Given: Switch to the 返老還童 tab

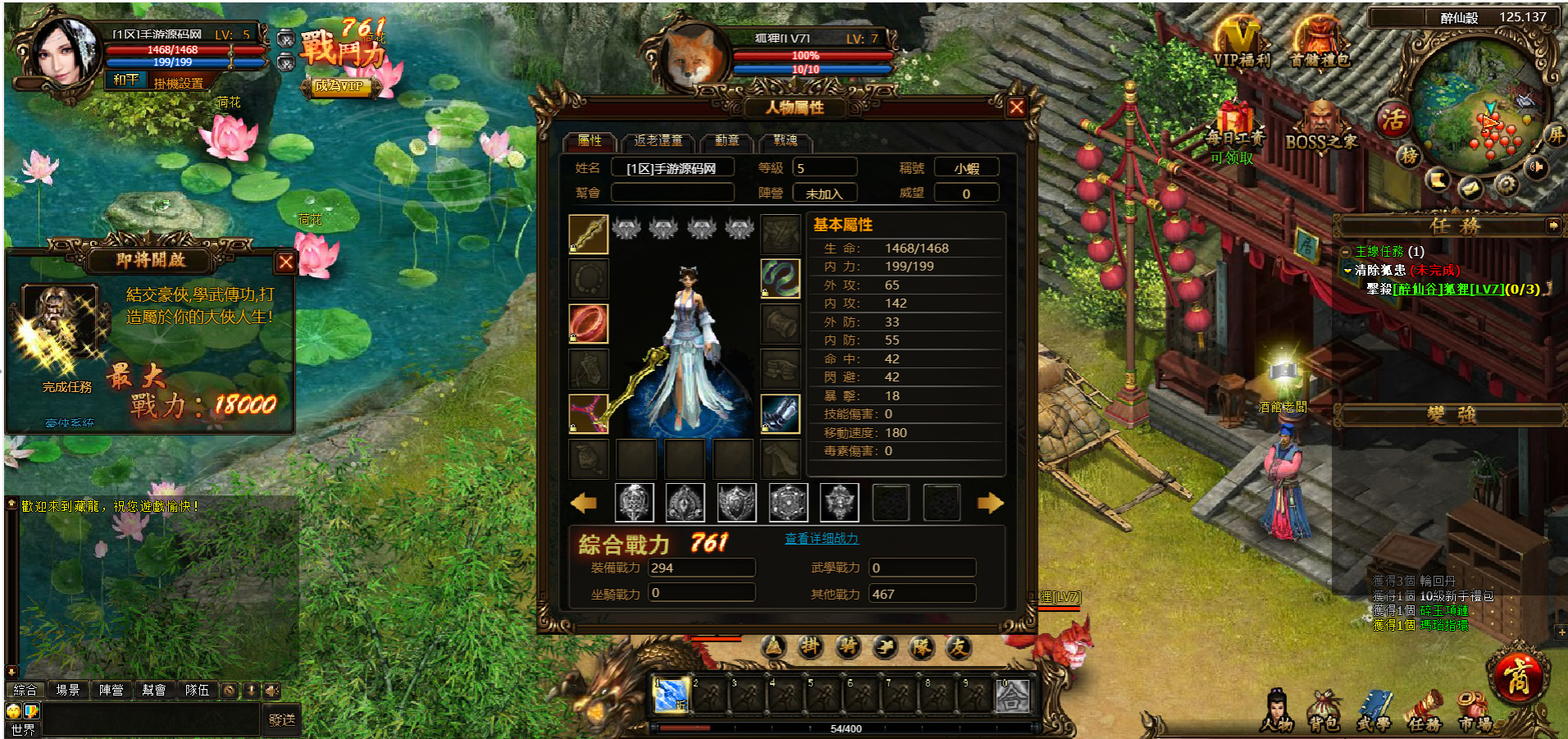Looking at the screenshot, I should tap(657, 141).
